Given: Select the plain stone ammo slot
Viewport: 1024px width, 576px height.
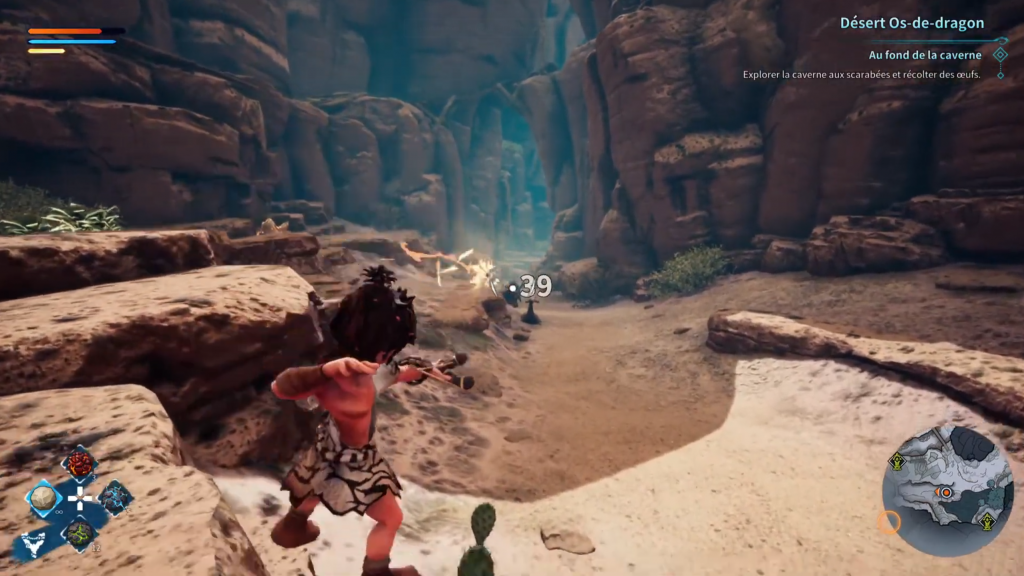Looking at the screenshot, I should (44, 498).
